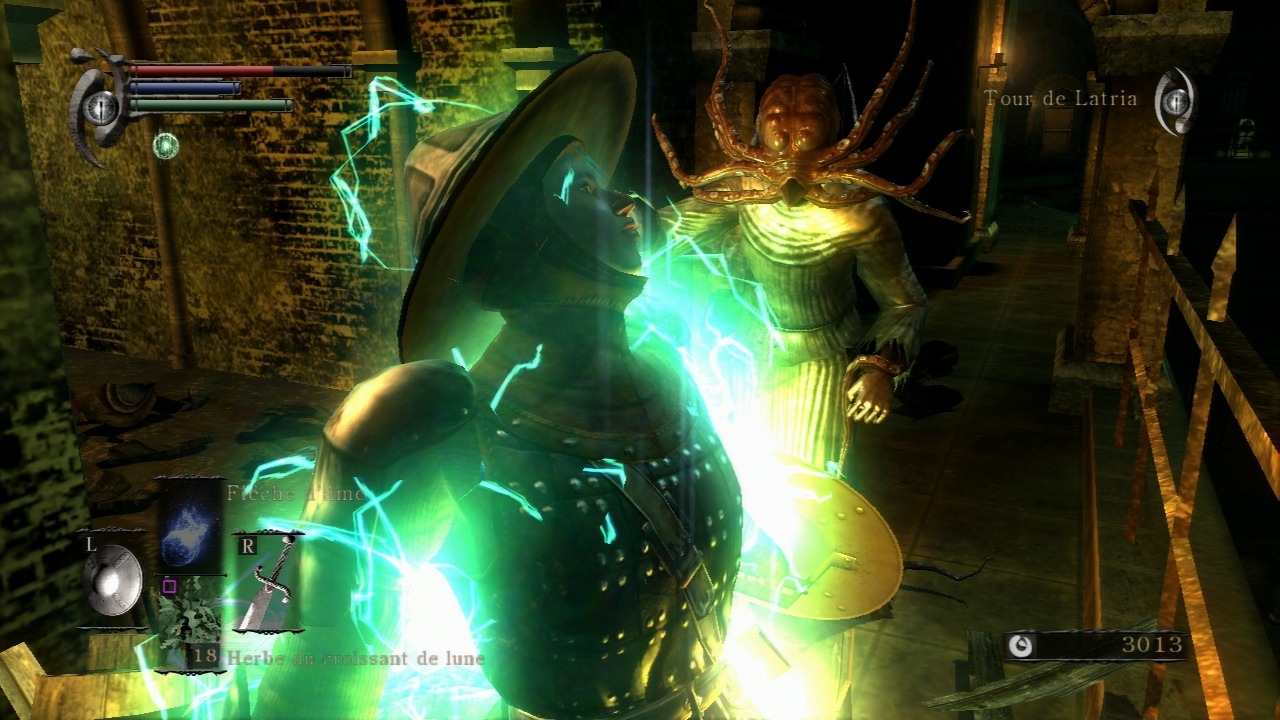
Task: Click the tendency emblem beside the health bar
Action: (100, 106)
